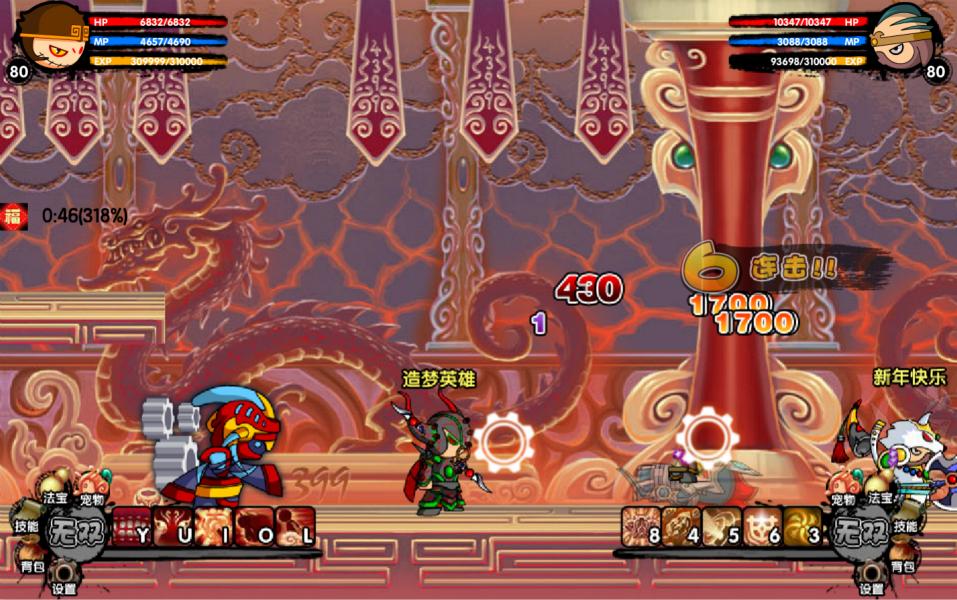The image size is (957, 600).
Task: Use the skill bound to I
Action: 214,527
